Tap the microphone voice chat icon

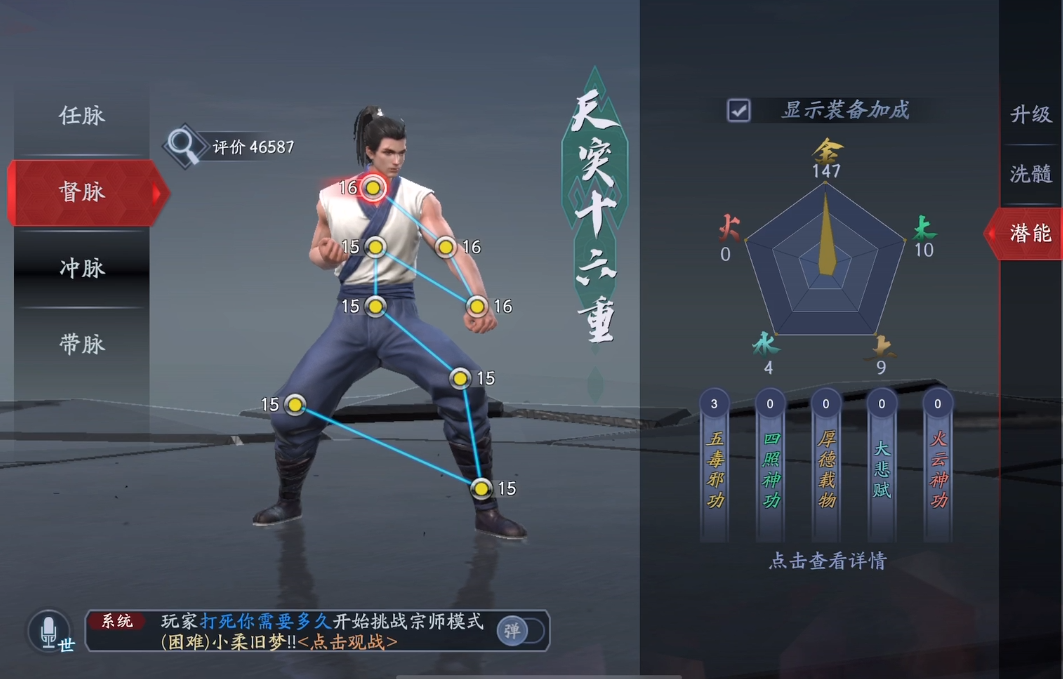(49, 631)
